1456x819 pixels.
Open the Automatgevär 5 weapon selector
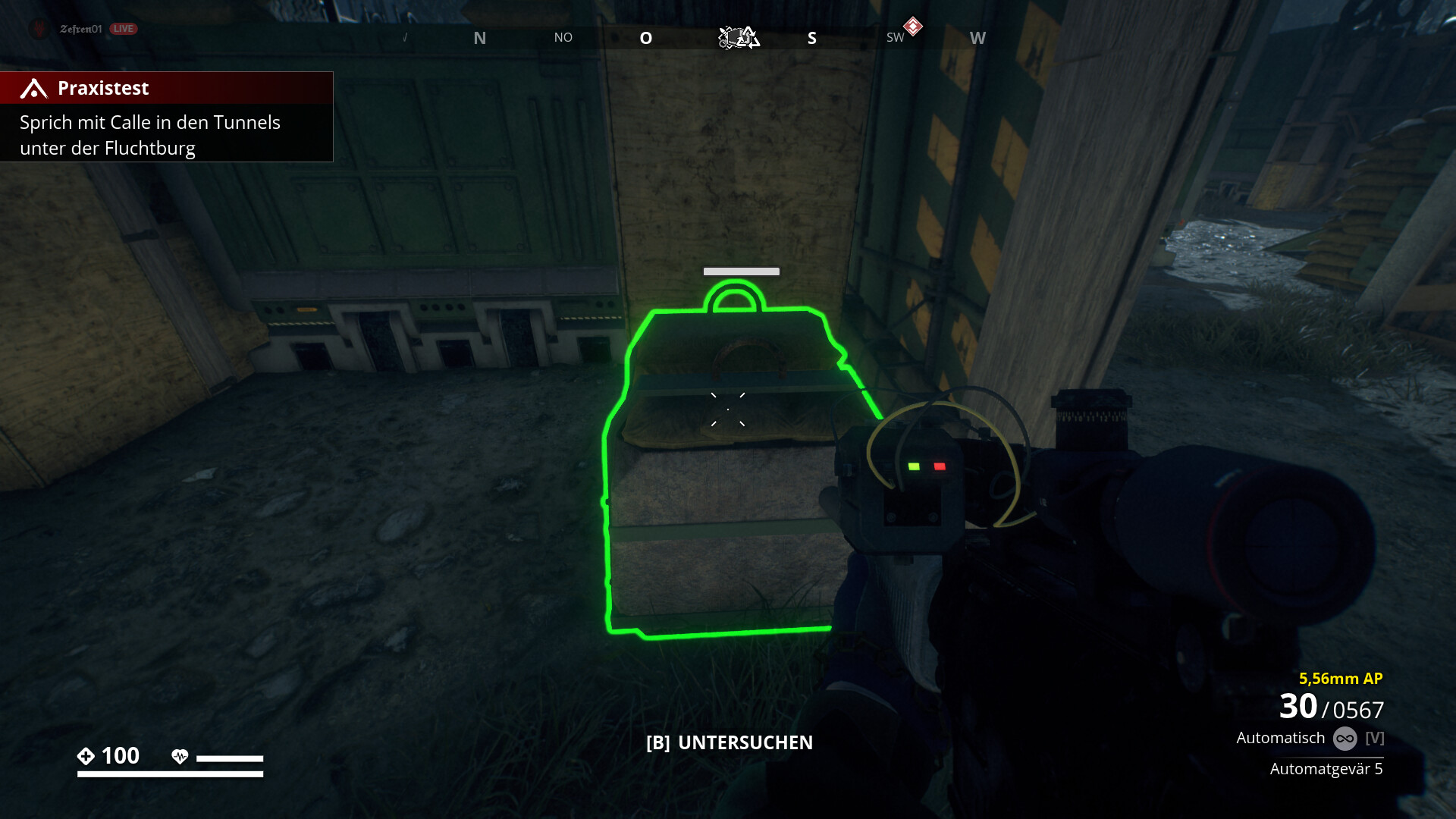(x=1327, y=768)
